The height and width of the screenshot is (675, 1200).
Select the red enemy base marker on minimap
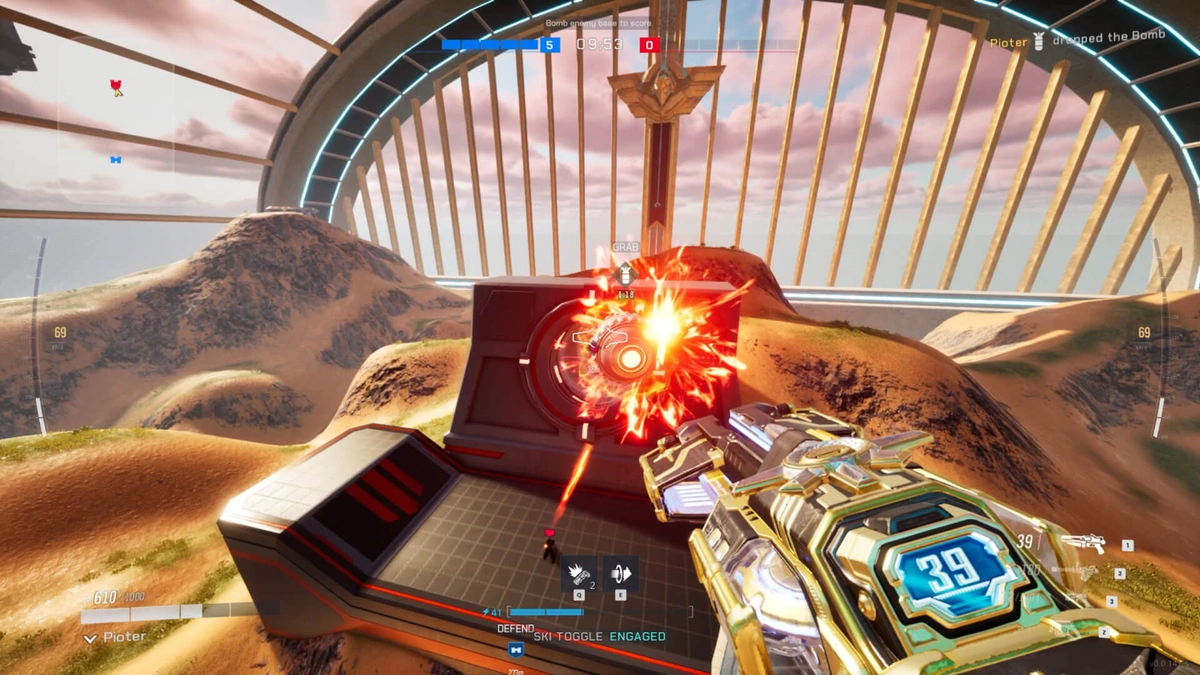[x=116, y=87]
